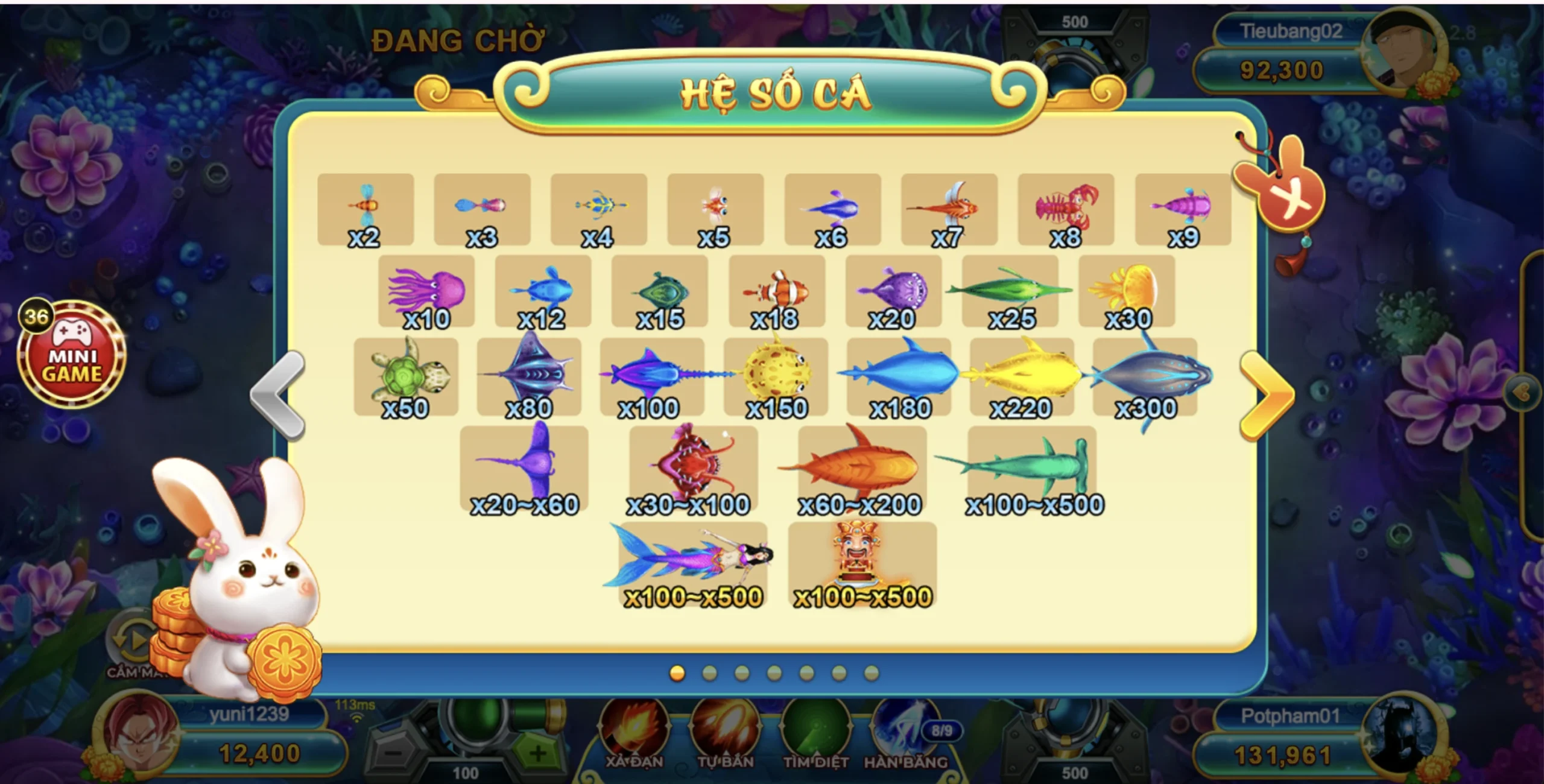
Task: Jump to the last page dot
Action: (871, 673)
